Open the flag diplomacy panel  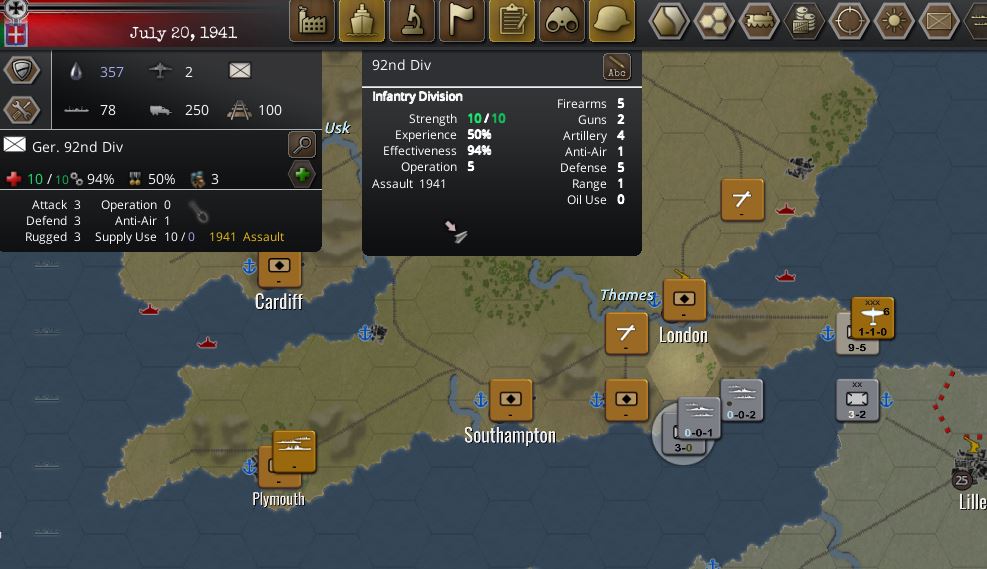[462, 21]
